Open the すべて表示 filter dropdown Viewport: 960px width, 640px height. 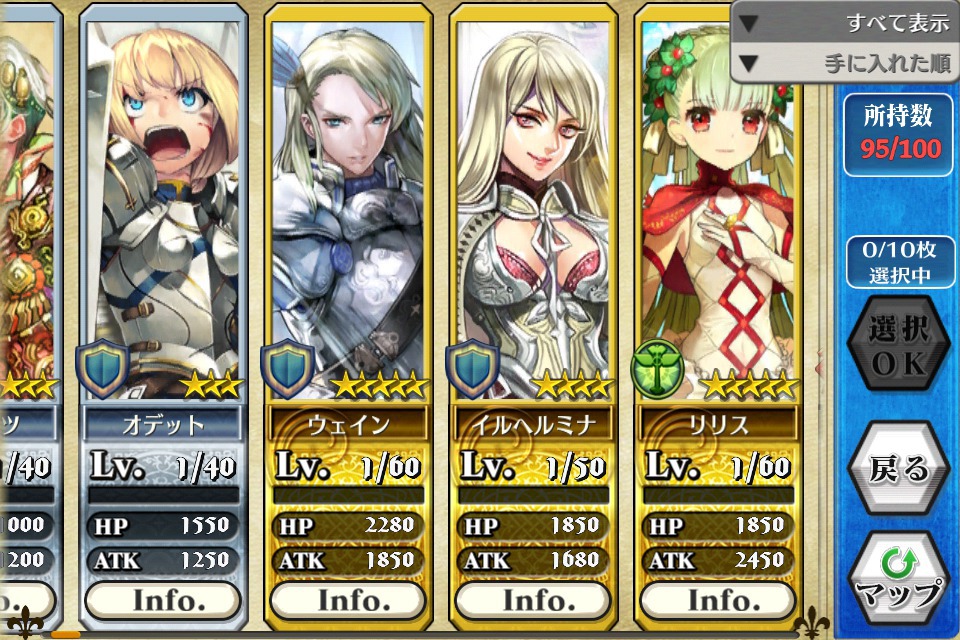pyautogui.click(x=845, y=22)
